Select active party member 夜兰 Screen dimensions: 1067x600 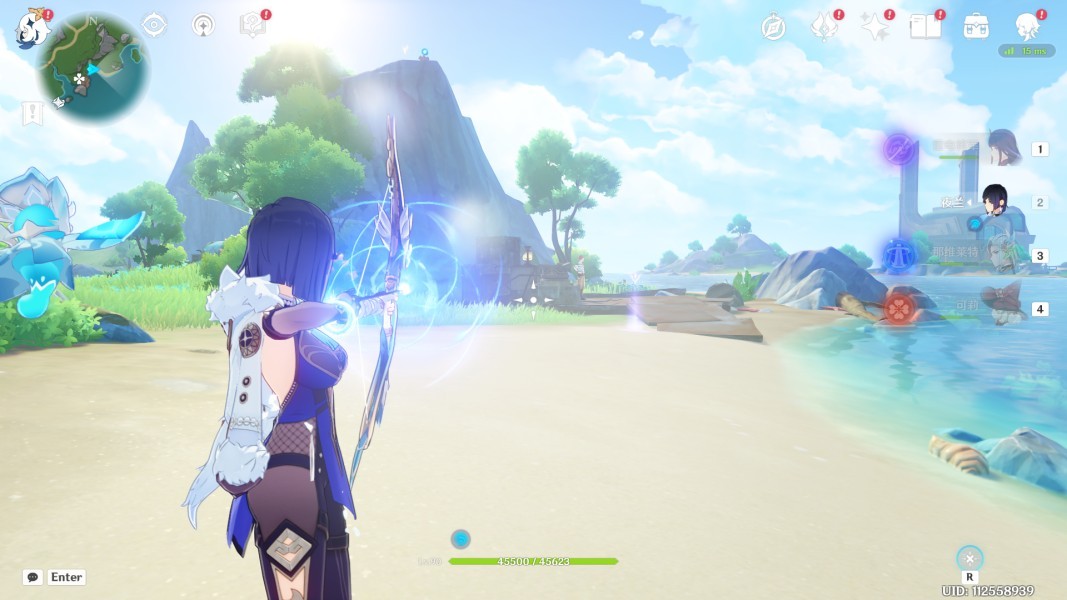[x=994, y=202]
